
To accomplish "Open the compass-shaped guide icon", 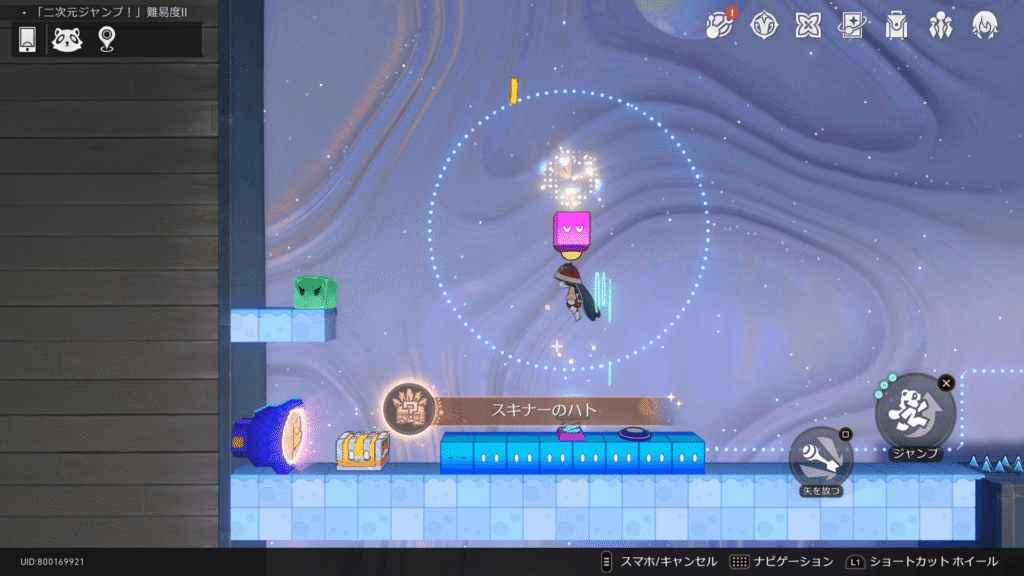I will pos(764,25).
